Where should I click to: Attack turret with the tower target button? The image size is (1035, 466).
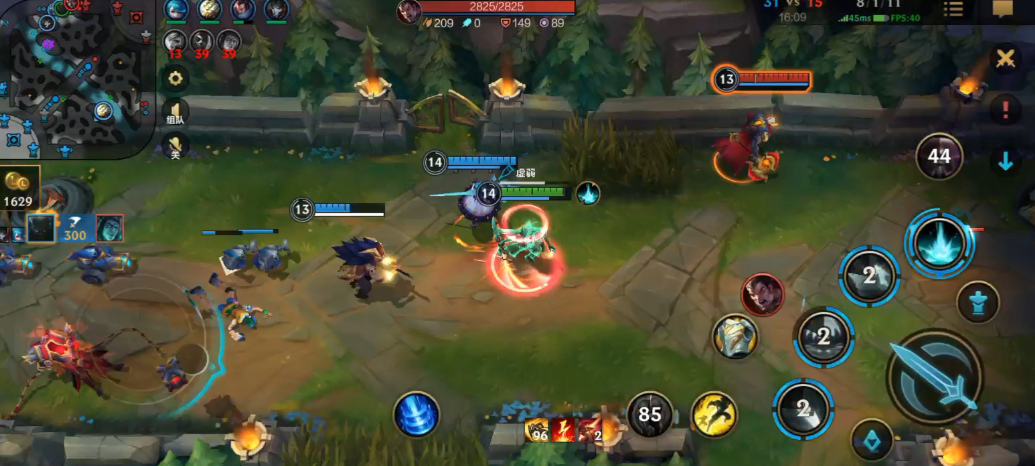(x=977, y=301)
